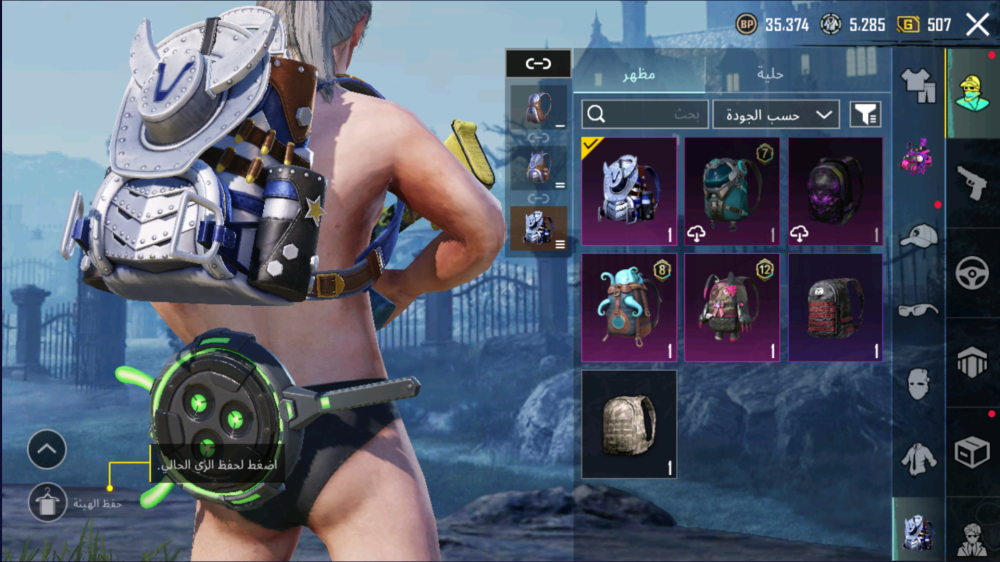The image size is (1000, 562).
Task: Pick the blue octopus backpack skin
Action: 629,307
